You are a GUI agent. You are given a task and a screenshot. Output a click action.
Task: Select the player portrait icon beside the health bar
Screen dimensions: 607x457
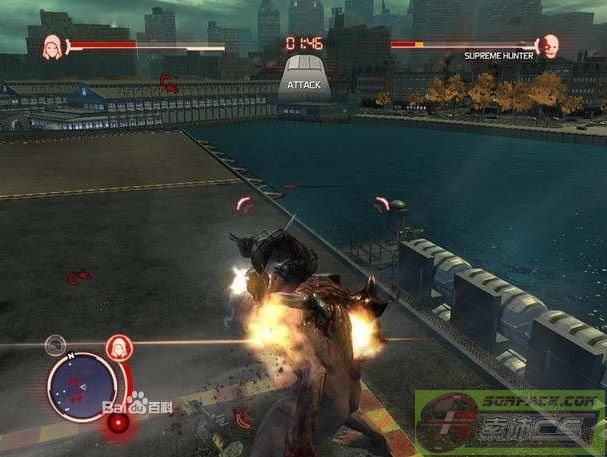coord(52,45)
